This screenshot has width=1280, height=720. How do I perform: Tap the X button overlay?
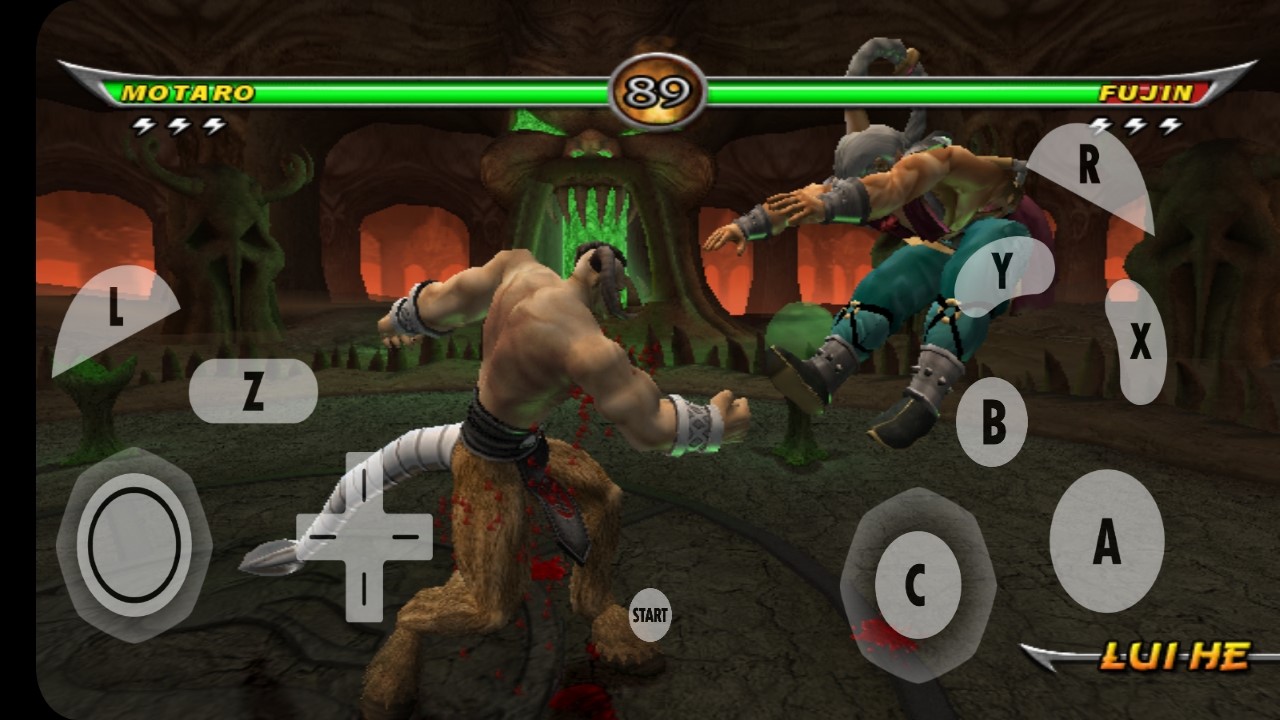[x=1138, y=342]
